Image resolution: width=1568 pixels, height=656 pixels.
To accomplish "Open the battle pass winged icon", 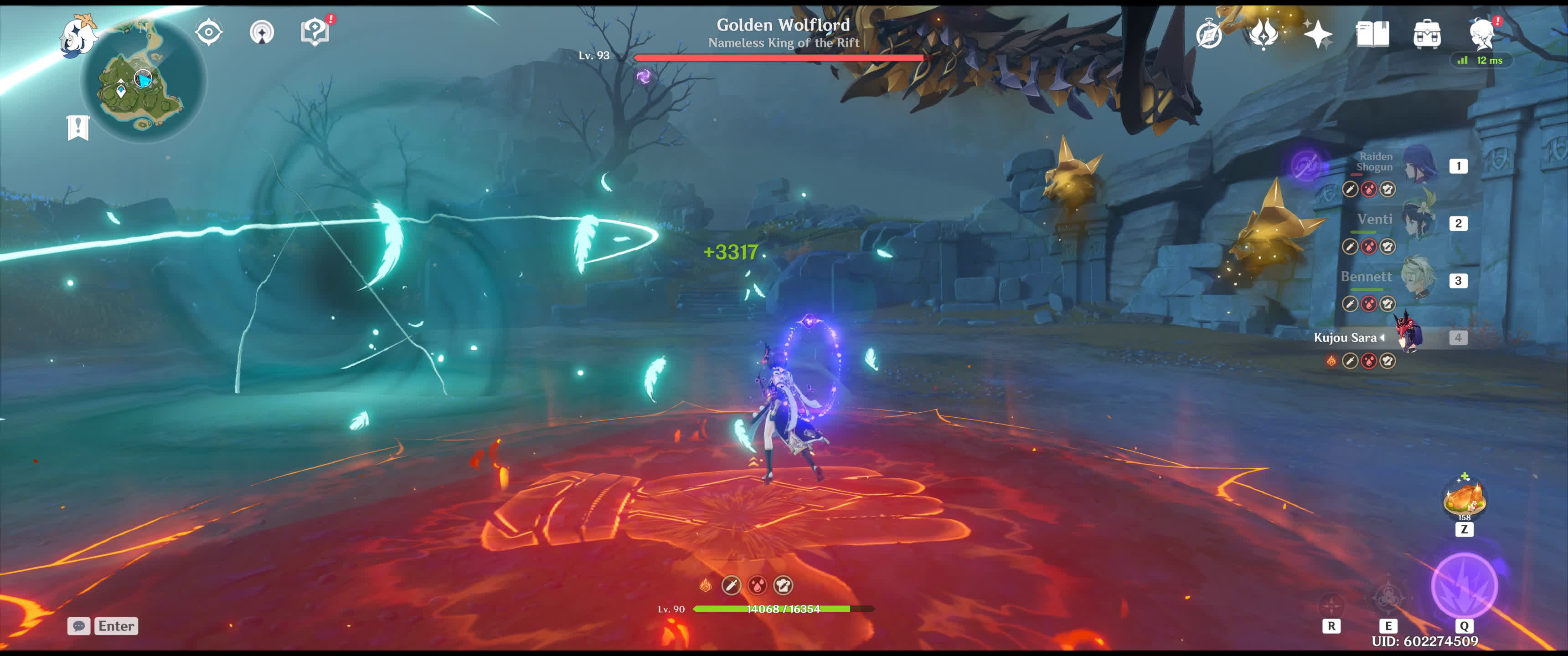I will pyautogui.click(x=1264, y=33).
